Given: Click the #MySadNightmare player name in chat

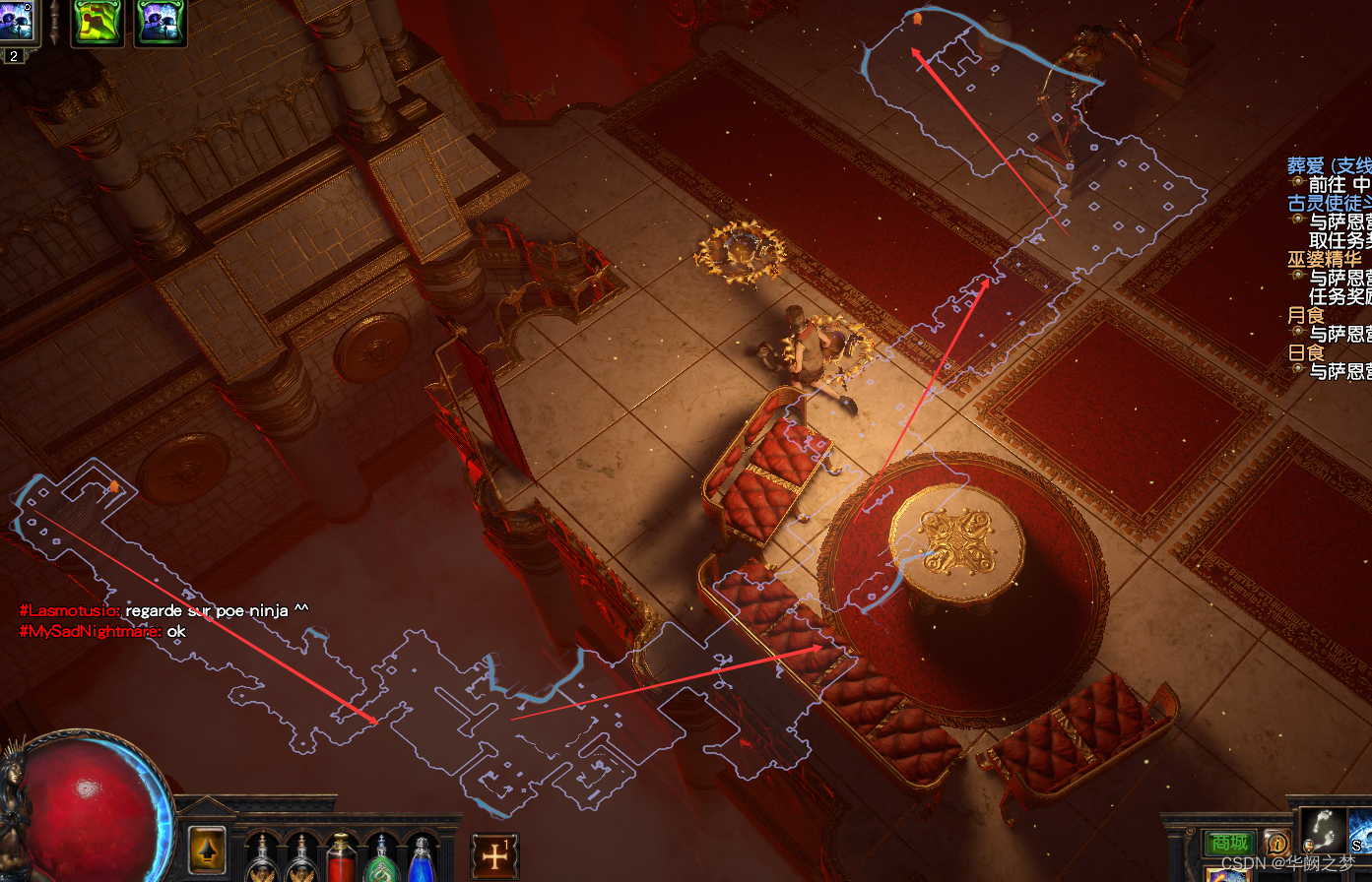Looking at the screenshot, I should [x=90, y=632].
